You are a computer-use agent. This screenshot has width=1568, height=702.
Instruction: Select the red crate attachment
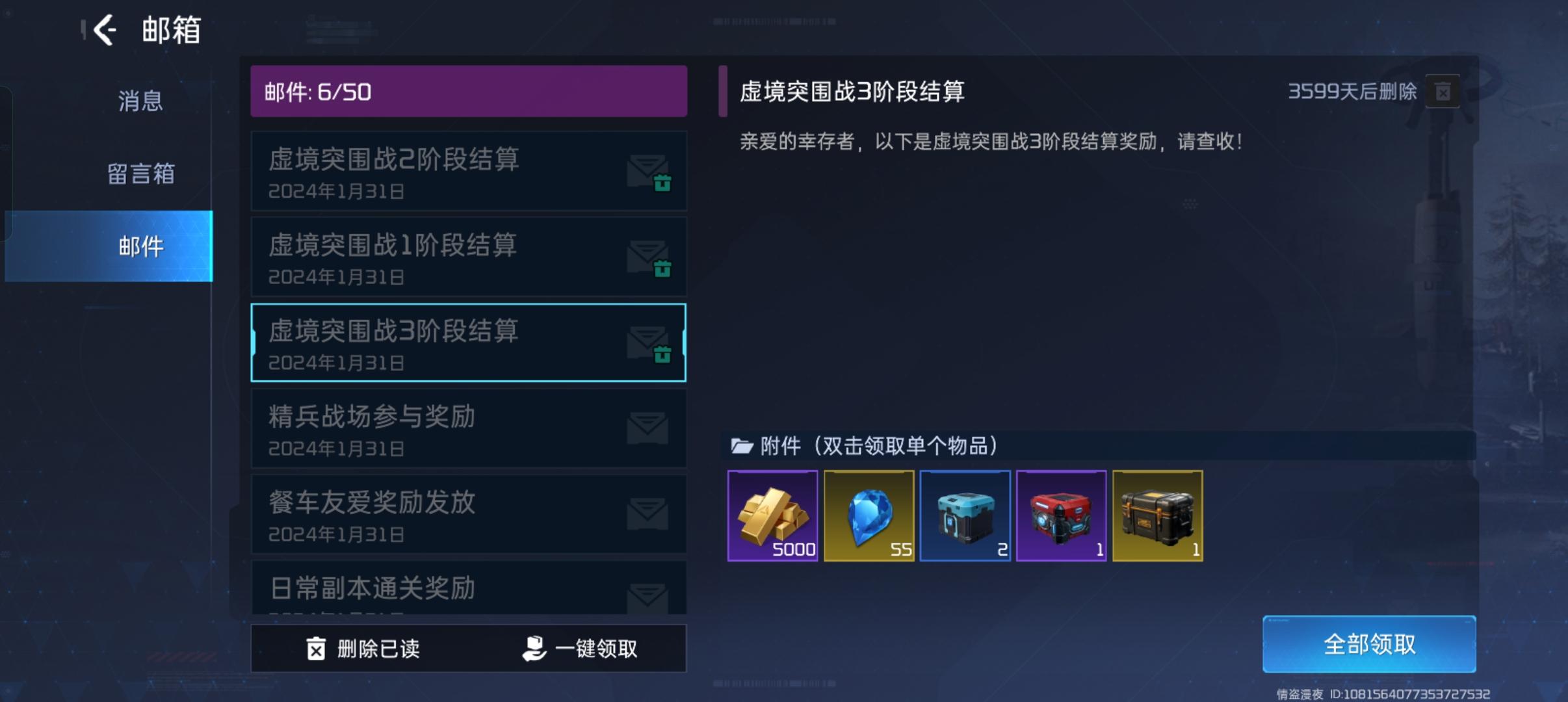coord(1062,515)
